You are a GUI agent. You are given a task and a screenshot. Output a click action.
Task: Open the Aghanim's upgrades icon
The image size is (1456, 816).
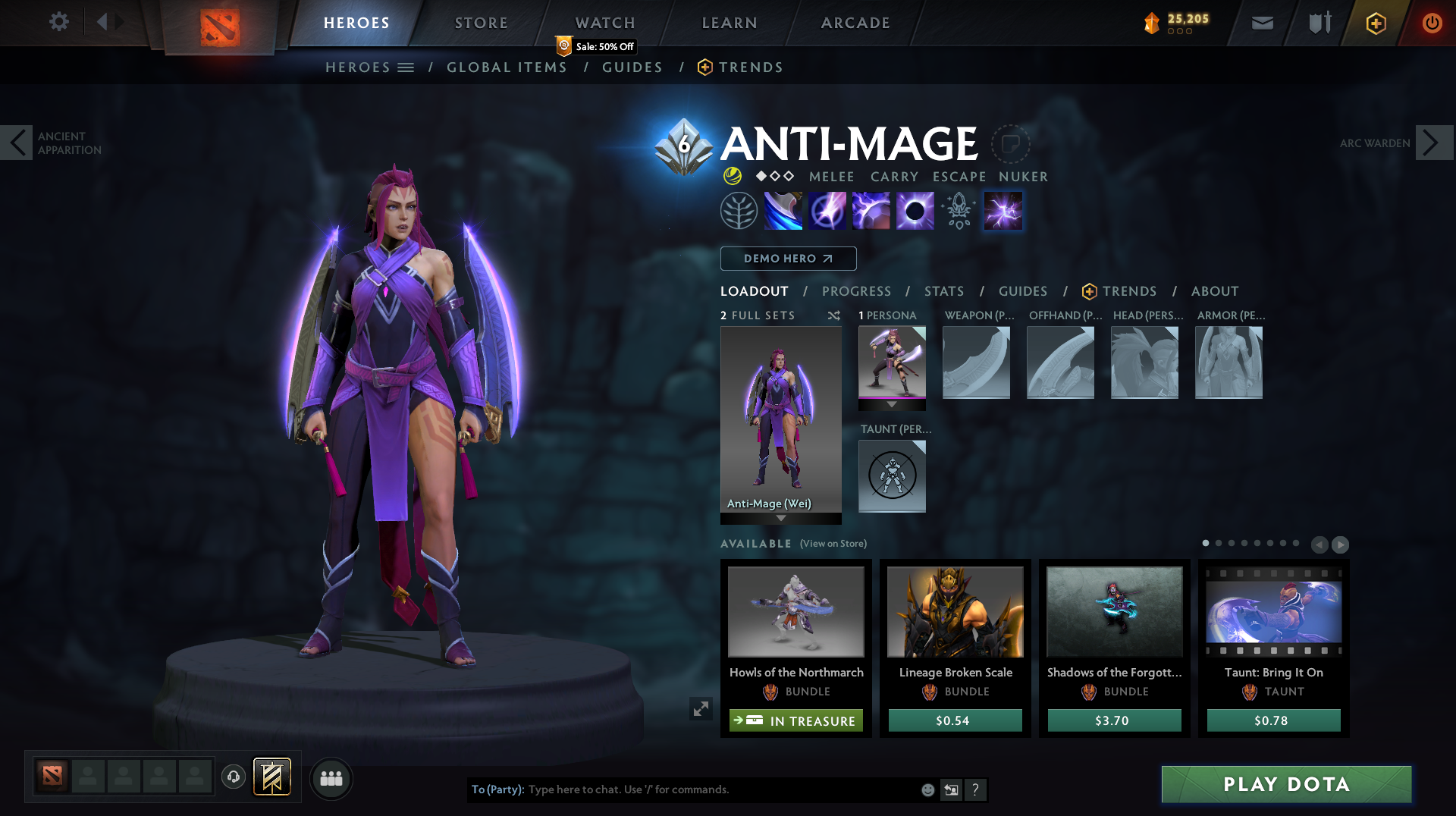click(x=958, y=210)
